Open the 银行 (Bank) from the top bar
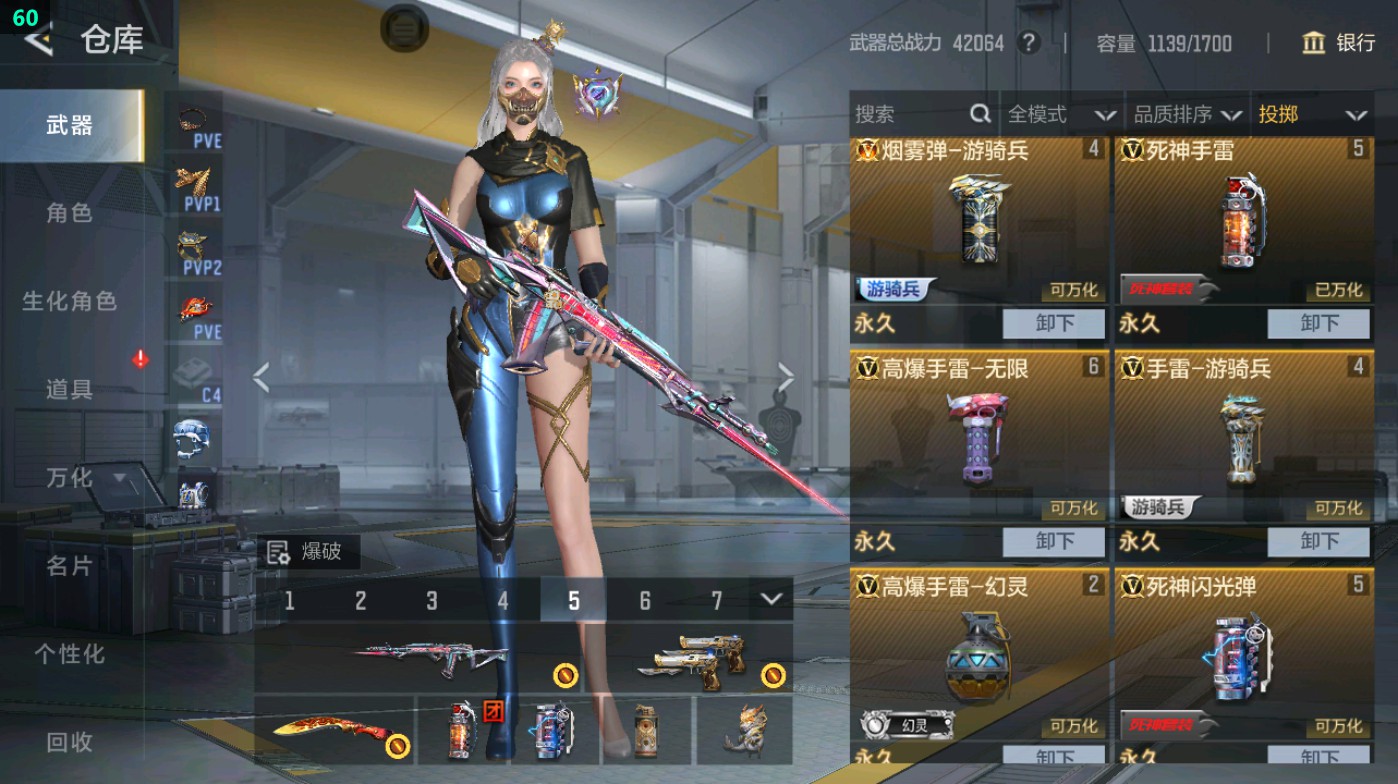Screen dimensions: 1398x784 click(1340, 44)
